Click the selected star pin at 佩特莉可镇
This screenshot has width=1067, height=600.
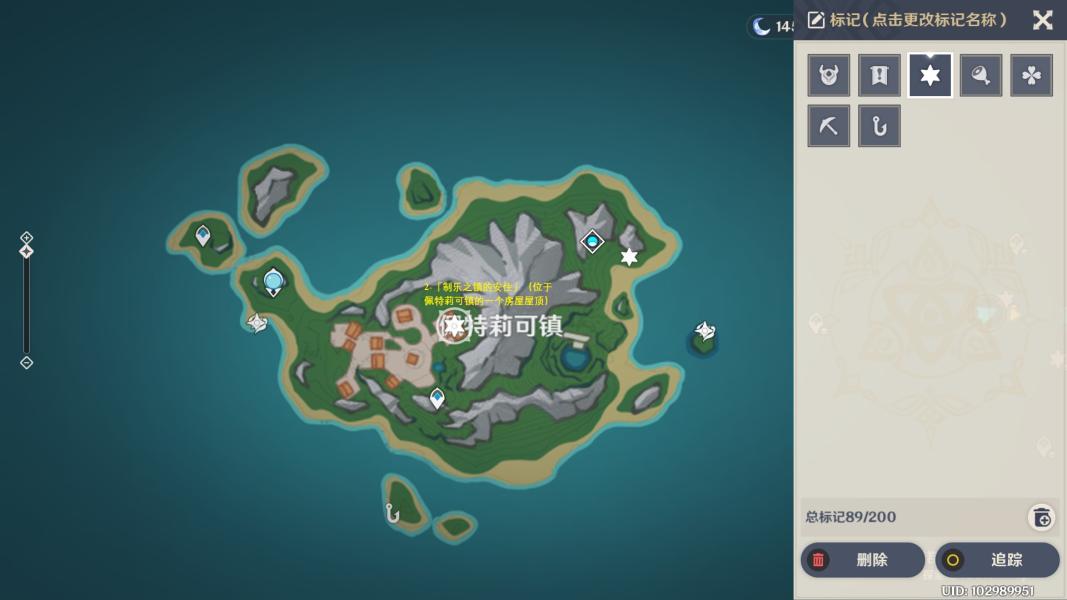point(454,325)
